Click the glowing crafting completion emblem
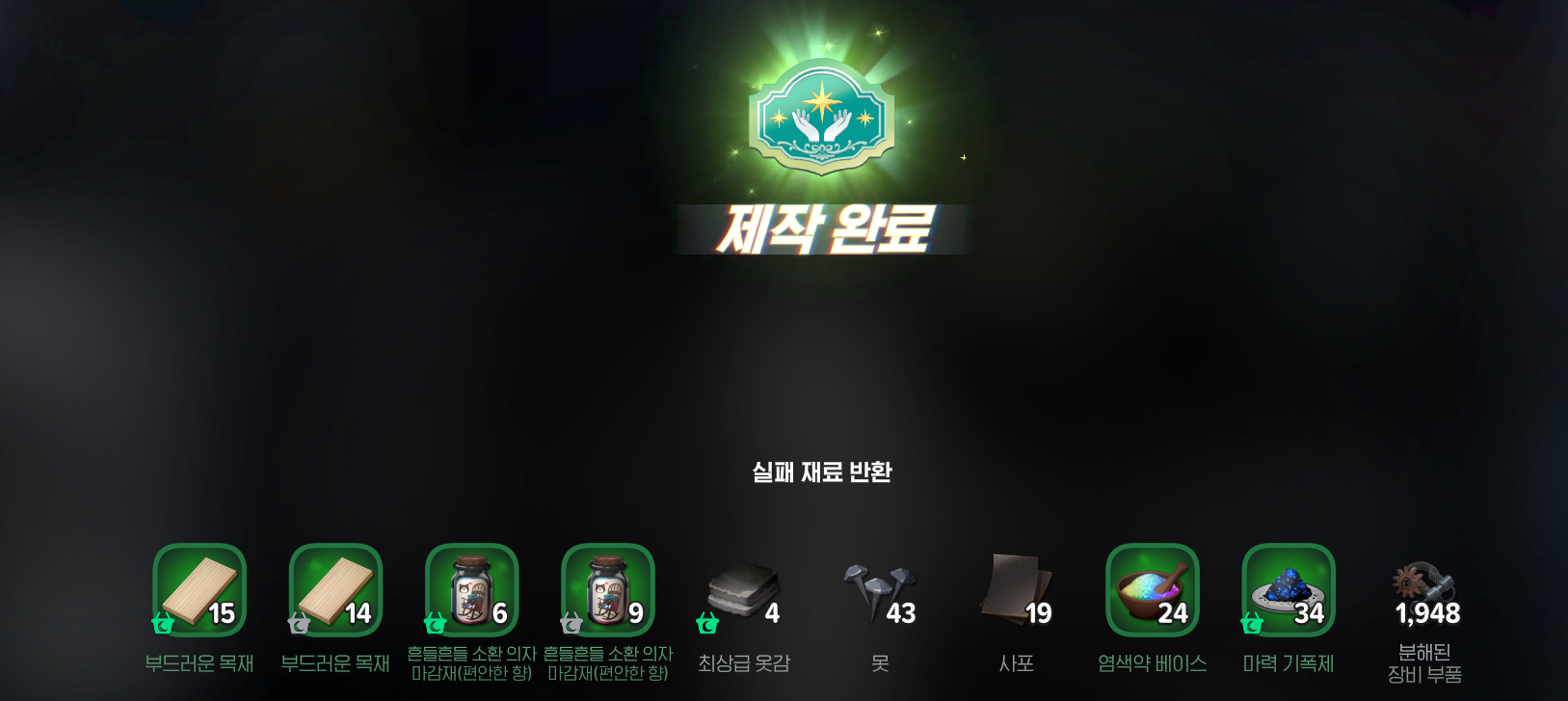The height and width of the screenshot is (701, 1568). [x=820, y=116]
